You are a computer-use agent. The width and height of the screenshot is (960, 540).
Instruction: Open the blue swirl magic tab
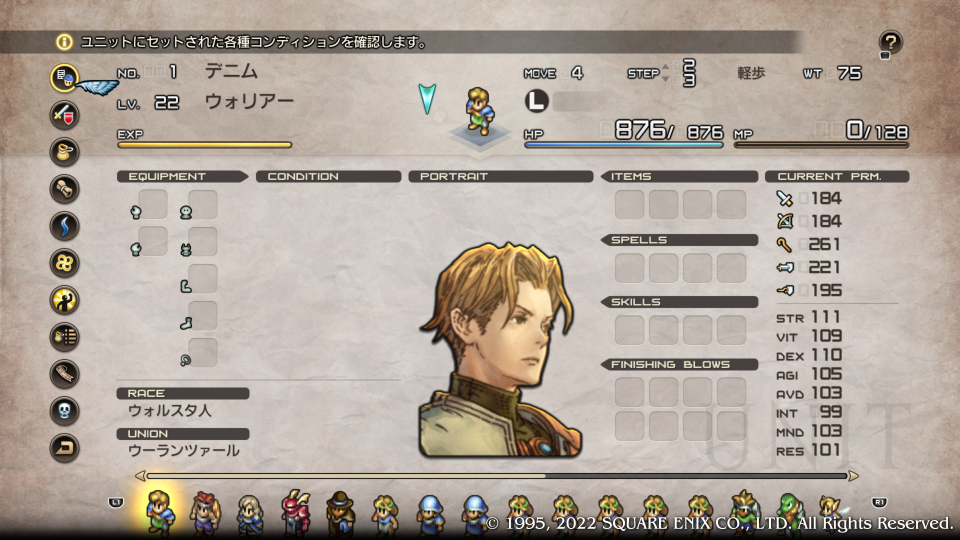click(65, 225)
